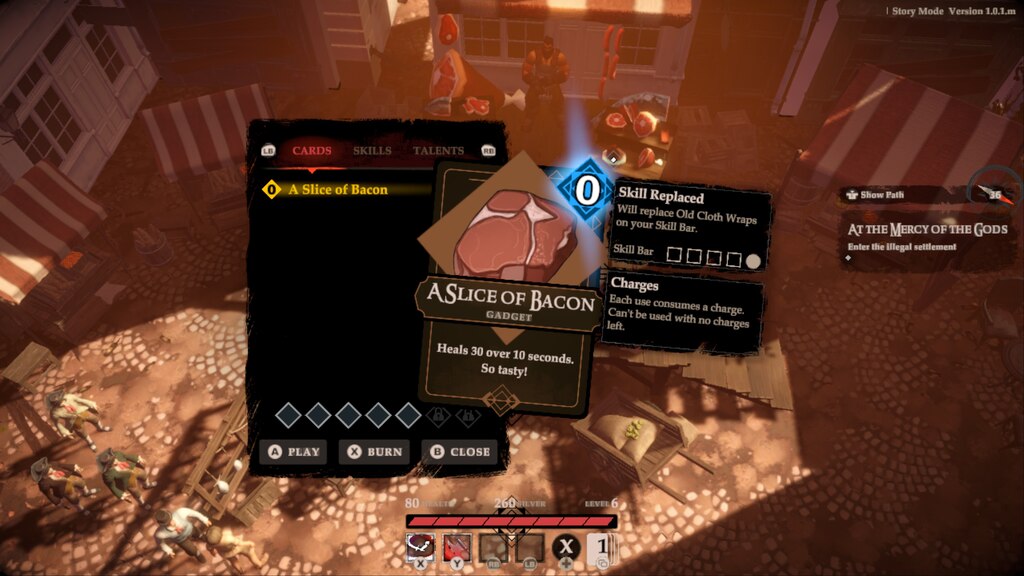
Task: Activate the whip skill on the skill bar
Action: click(420, 546)
